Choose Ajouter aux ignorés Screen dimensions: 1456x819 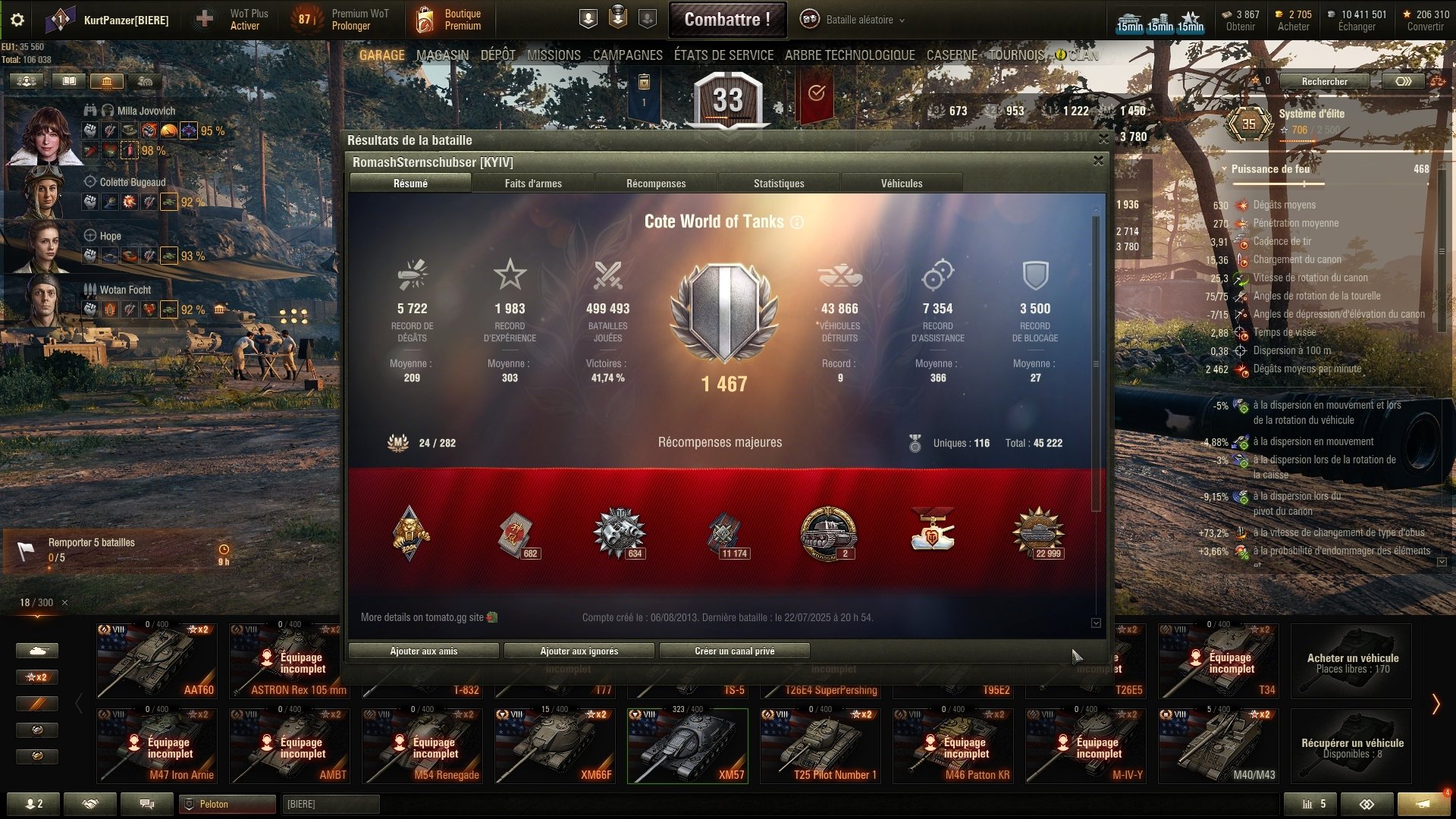(579, 651)
